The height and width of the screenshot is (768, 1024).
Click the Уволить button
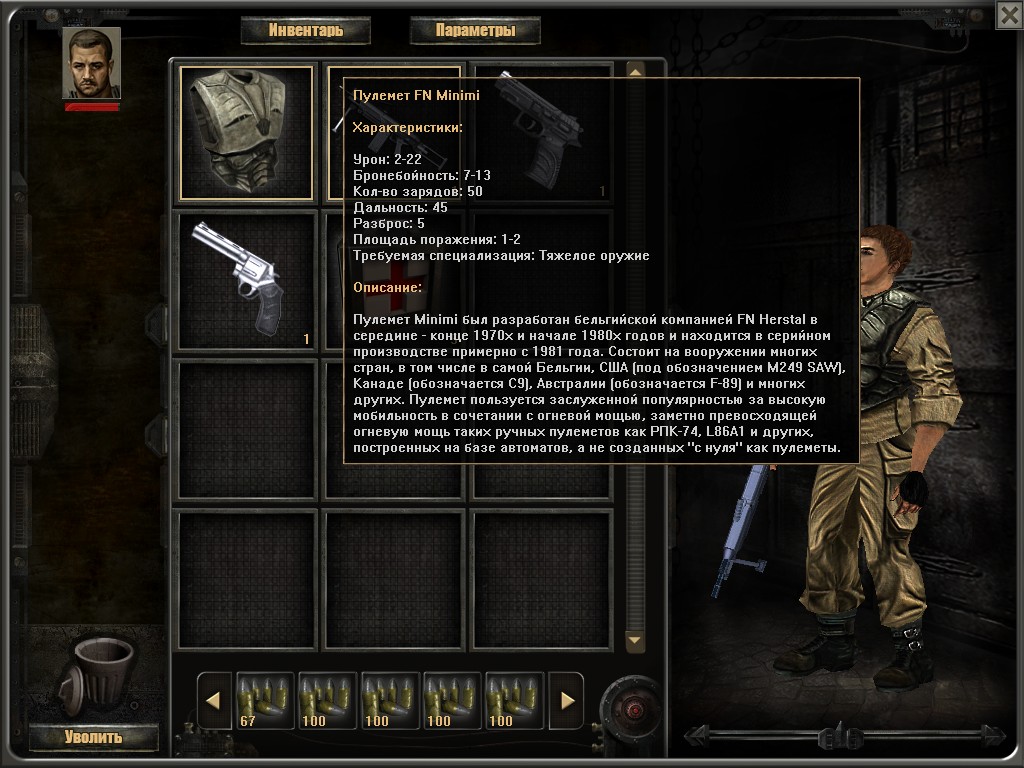click(x=93, y=738)
